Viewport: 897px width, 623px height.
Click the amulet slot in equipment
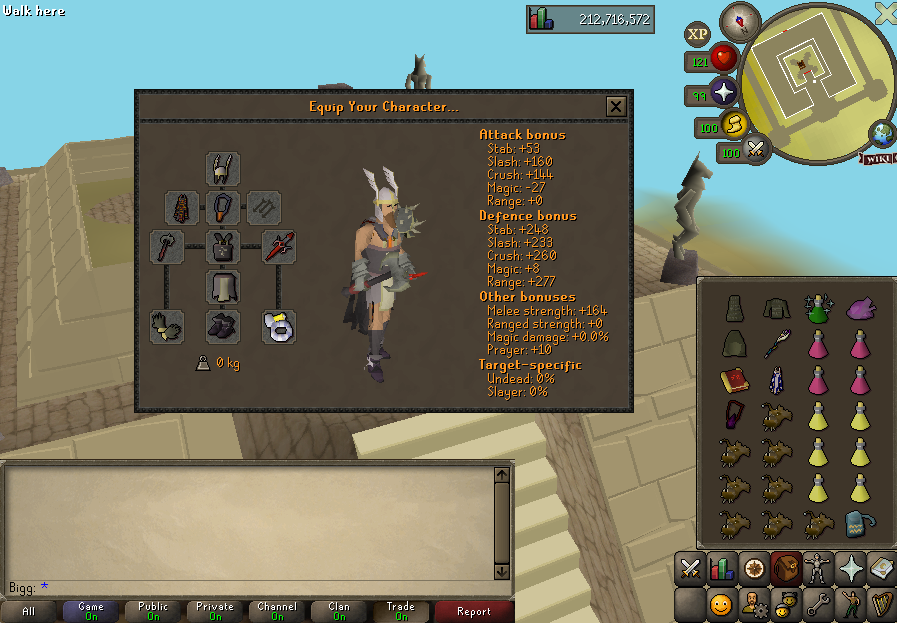[223, 208]
